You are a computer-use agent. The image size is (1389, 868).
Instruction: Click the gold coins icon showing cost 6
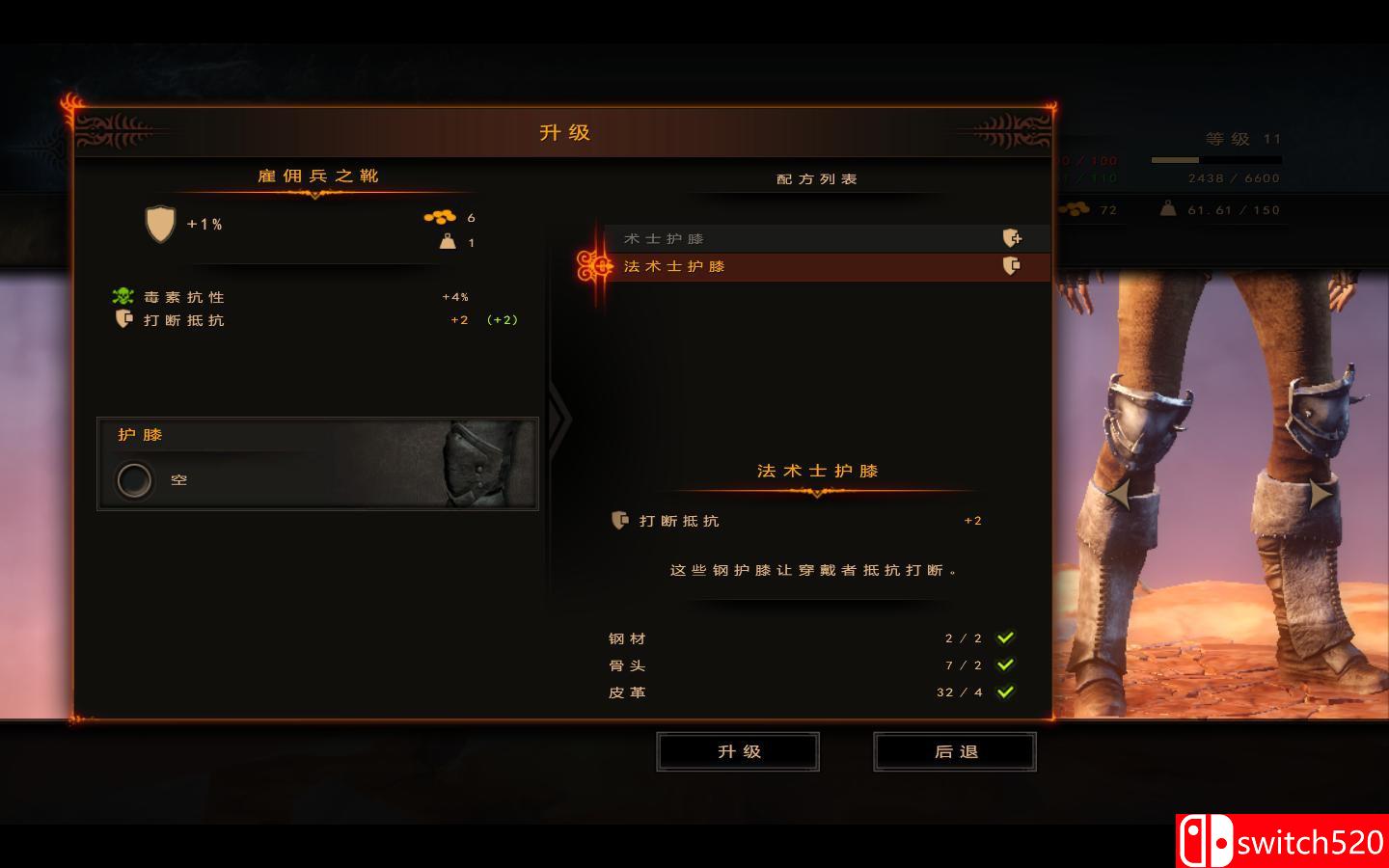point(441,217)
